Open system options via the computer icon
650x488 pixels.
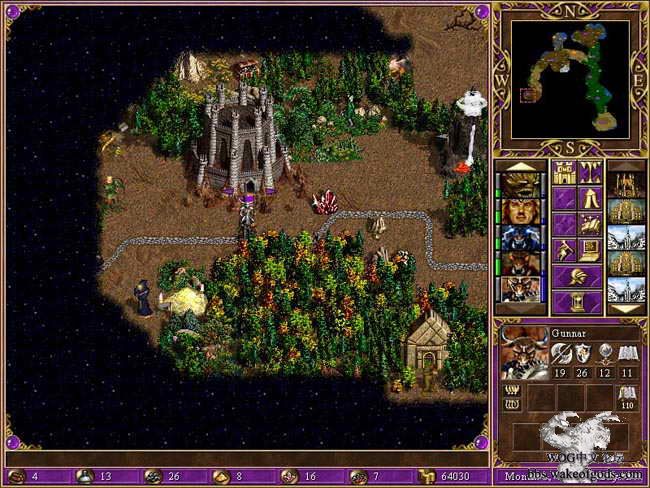(x=590, y=250)
